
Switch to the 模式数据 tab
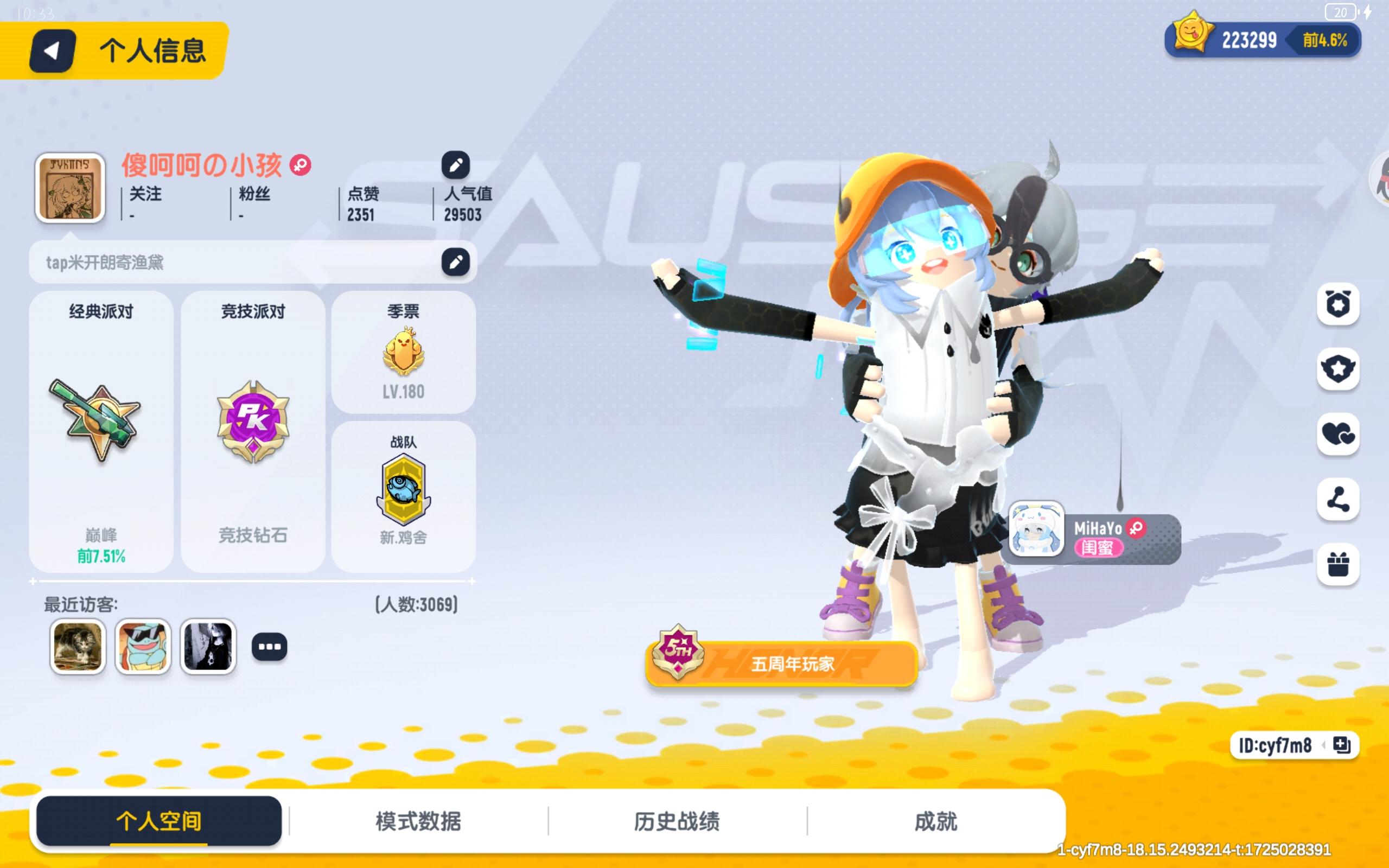(418, 821)
